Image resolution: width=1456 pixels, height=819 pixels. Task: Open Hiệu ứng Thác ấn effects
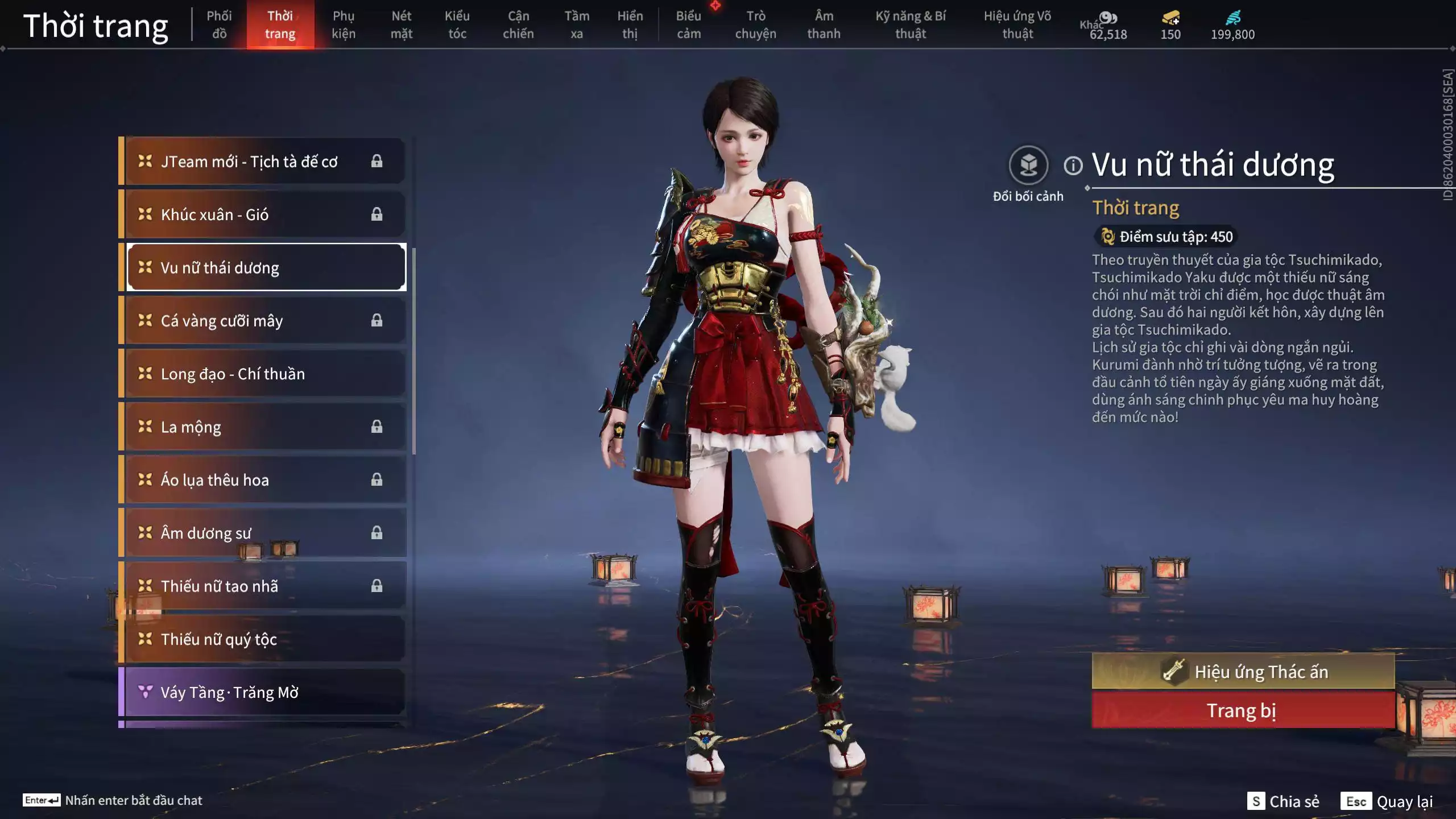click(x=1243, y=672)
